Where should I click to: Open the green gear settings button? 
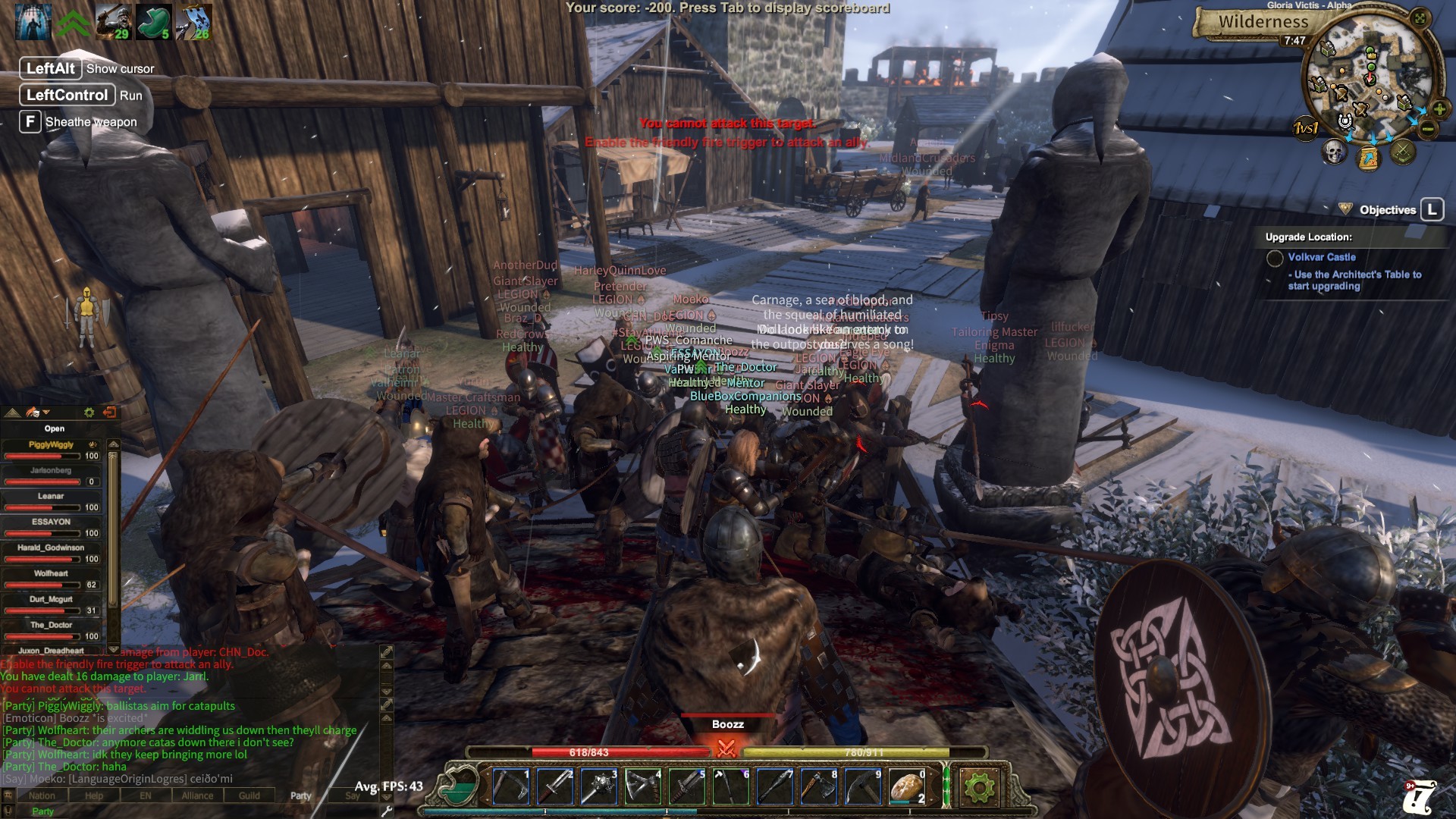point(978,788)
